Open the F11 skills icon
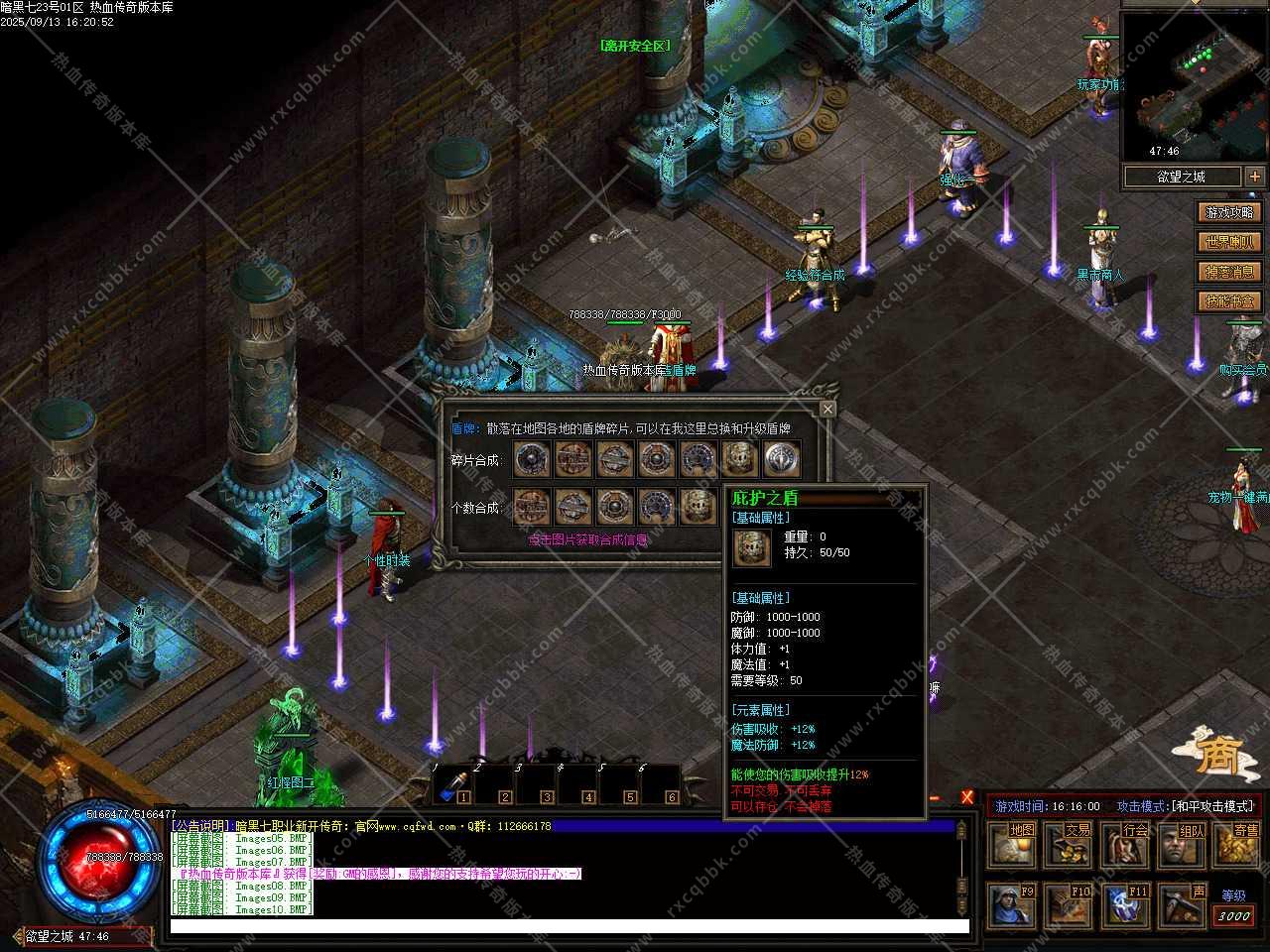 [1125, 904]
